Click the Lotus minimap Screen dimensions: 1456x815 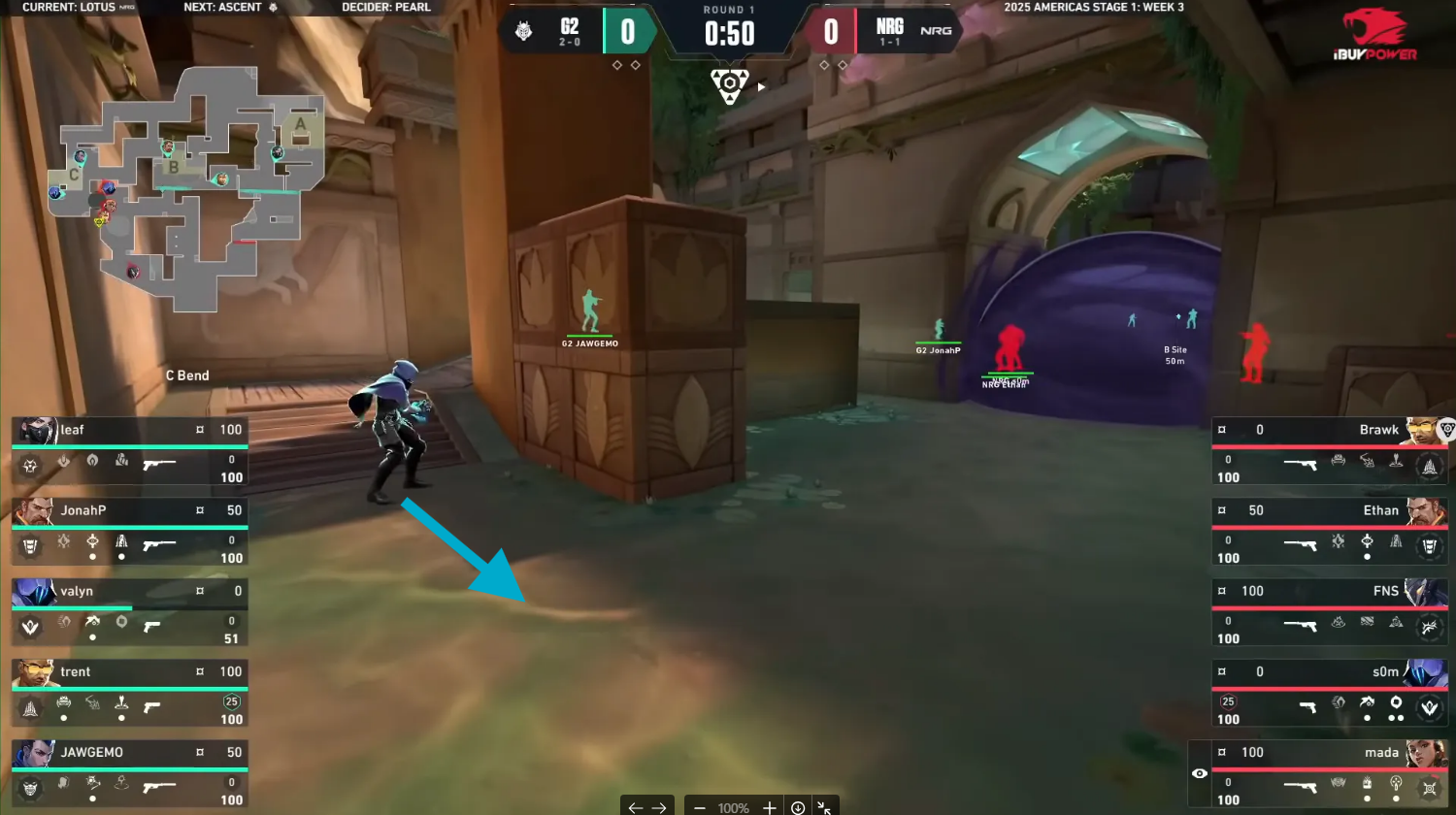(184, 184)
